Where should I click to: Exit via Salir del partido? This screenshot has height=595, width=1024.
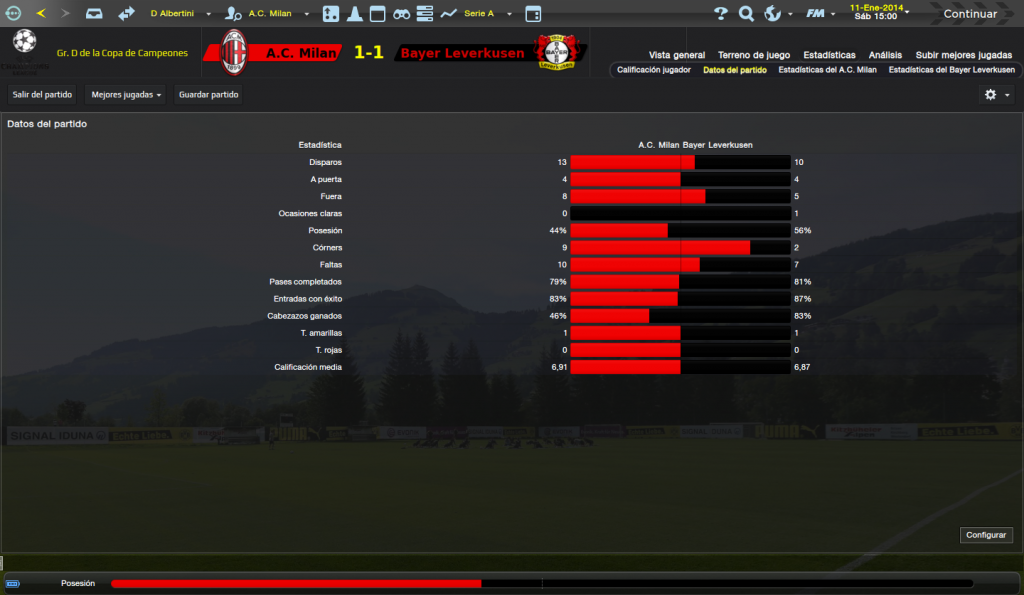(x=42, y=95)
